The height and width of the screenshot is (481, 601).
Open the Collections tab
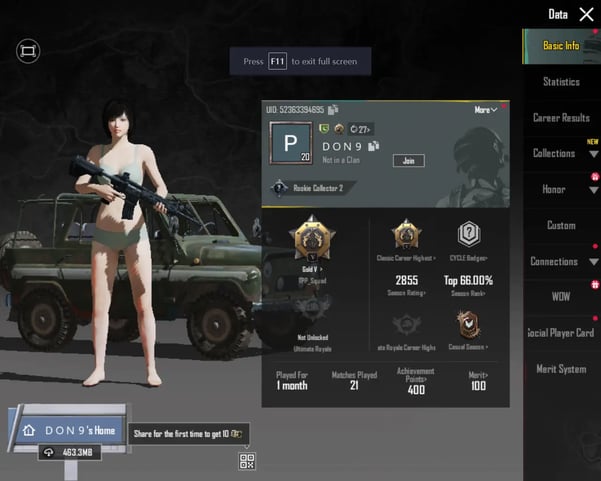554,154
